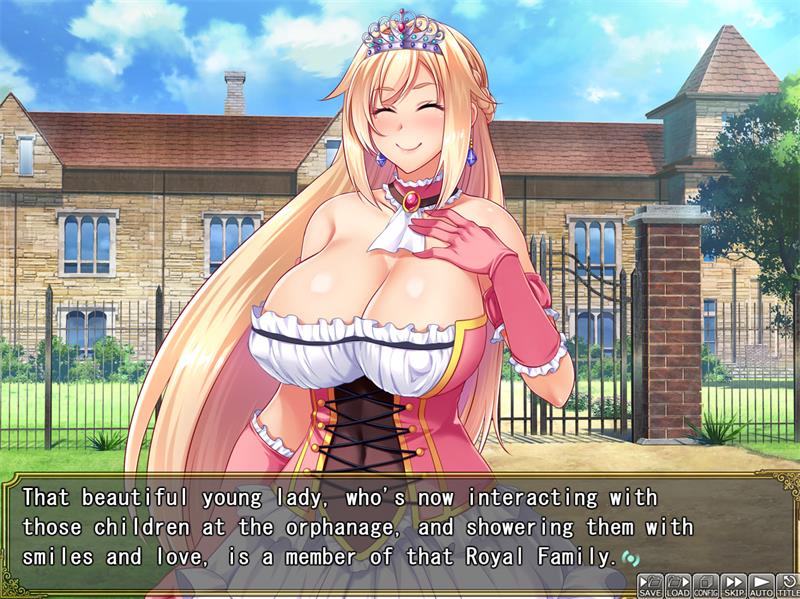
Task: Return to the Title screen
Action: (788, 585)
